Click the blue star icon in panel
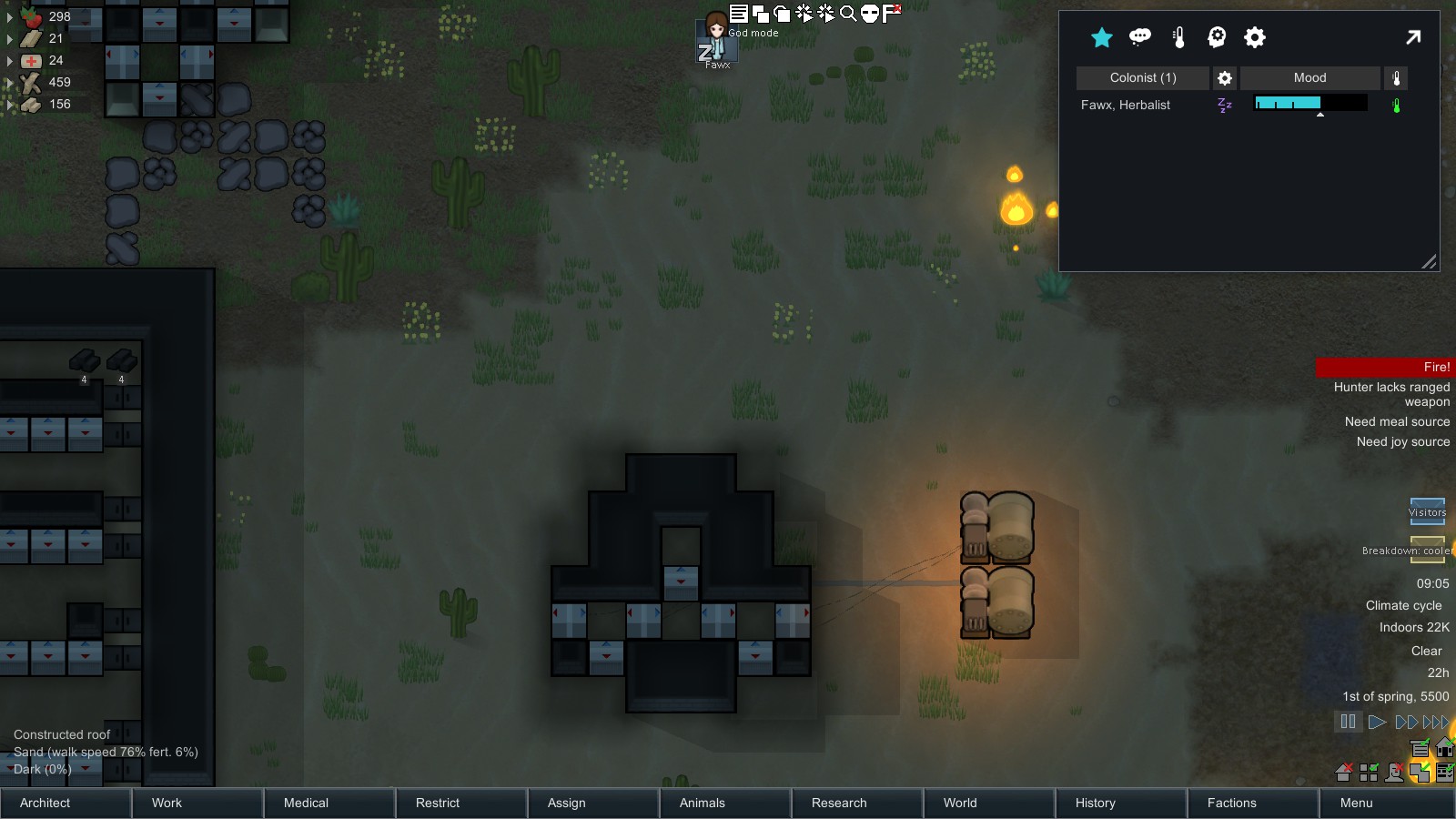Screen dimensions: 1456x819 click(x=1102, y=37)
